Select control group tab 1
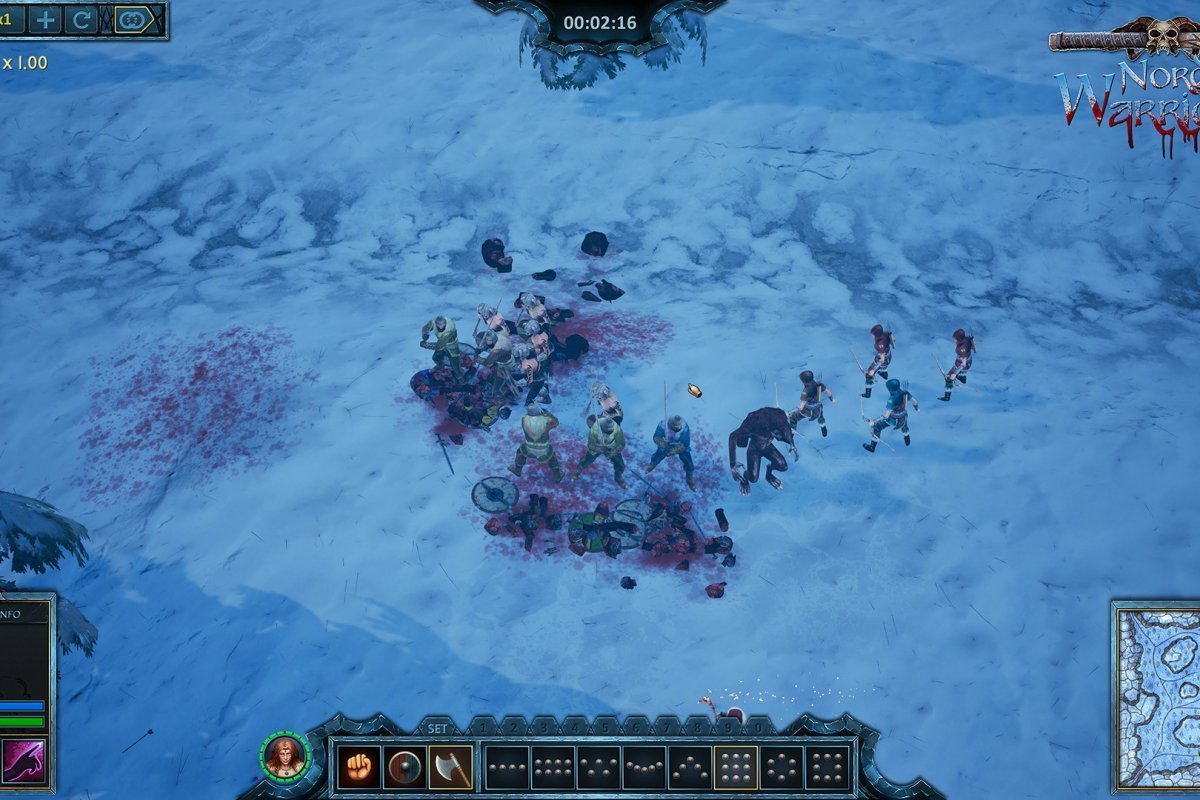1200x800 pixels. [483, 727]
